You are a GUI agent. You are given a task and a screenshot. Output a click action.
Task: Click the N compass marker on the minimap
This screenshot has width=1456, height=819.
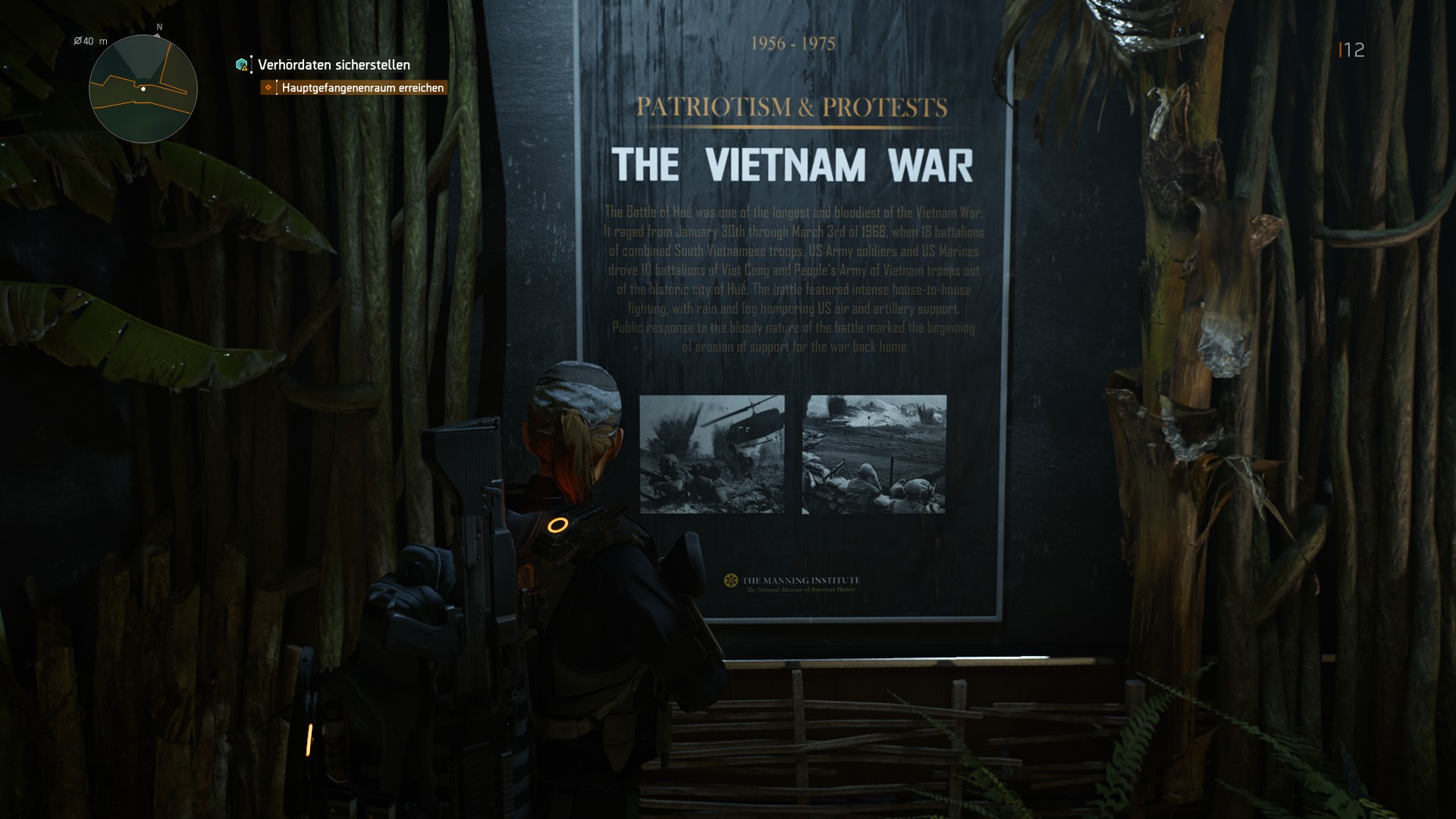(158, 28)
